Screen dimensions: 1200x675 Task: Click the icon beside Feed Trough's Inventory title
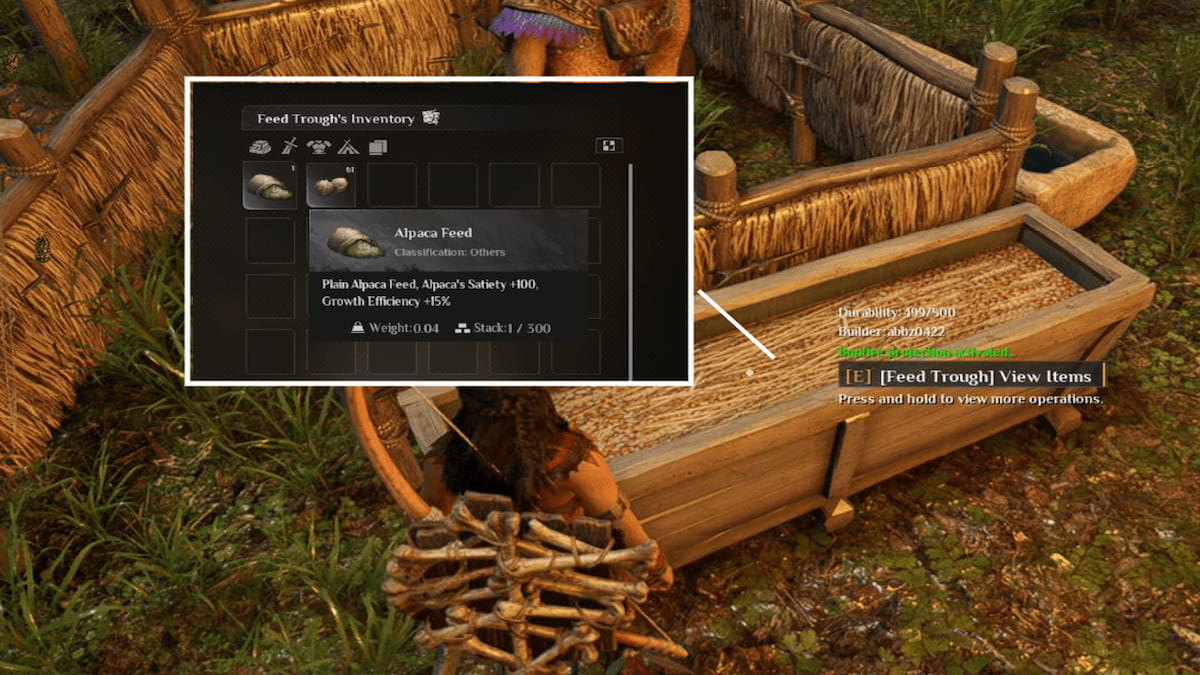(x=431, y=118)
